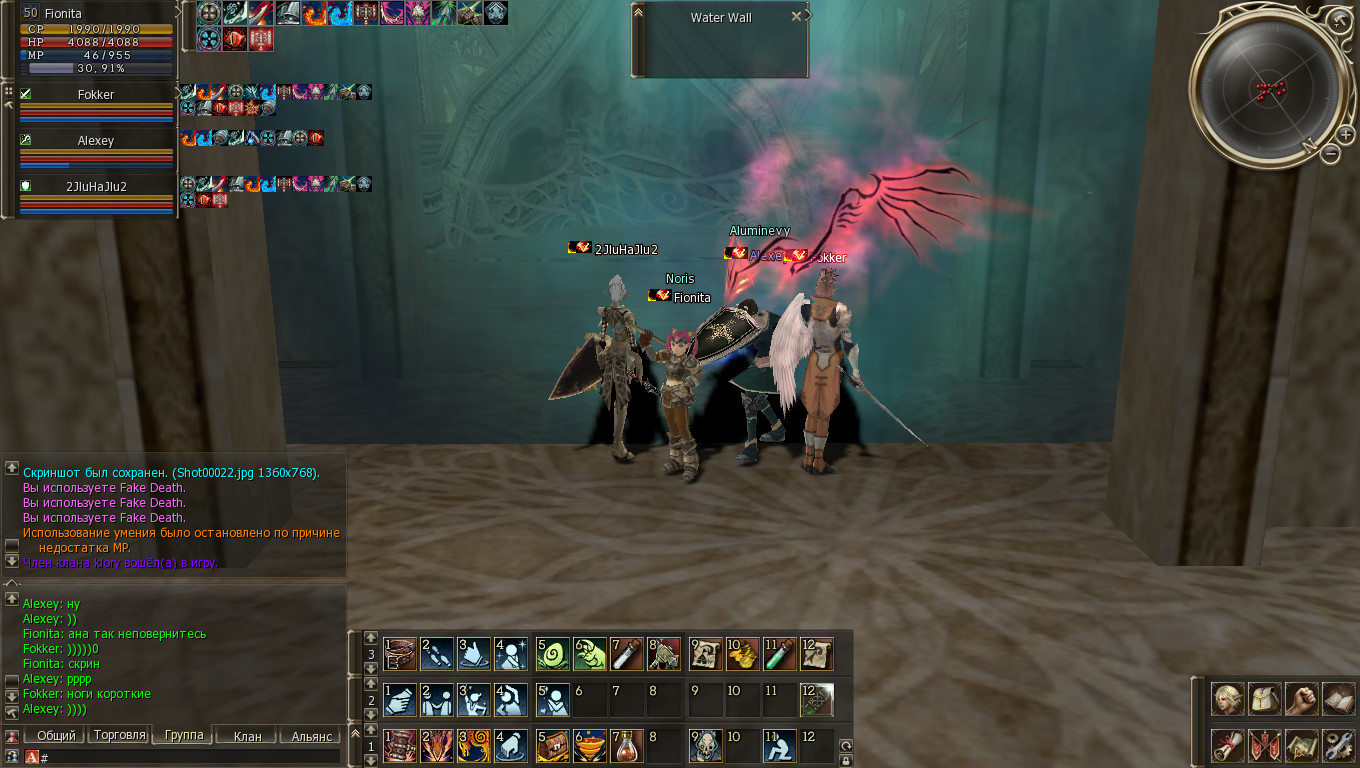Open the quest scroll icon
The image size is (1360, 768).
pos(1228,745)
